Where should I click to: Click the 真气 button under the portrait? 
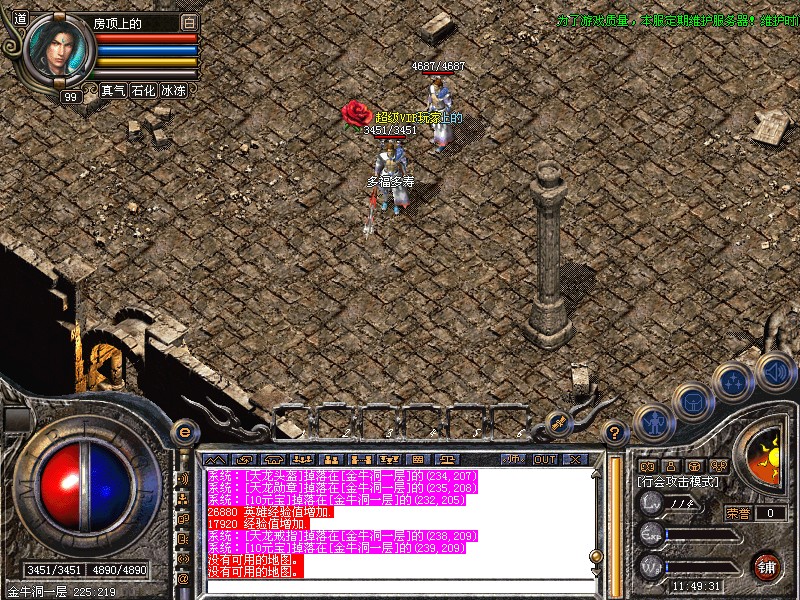tap(113, 90)
